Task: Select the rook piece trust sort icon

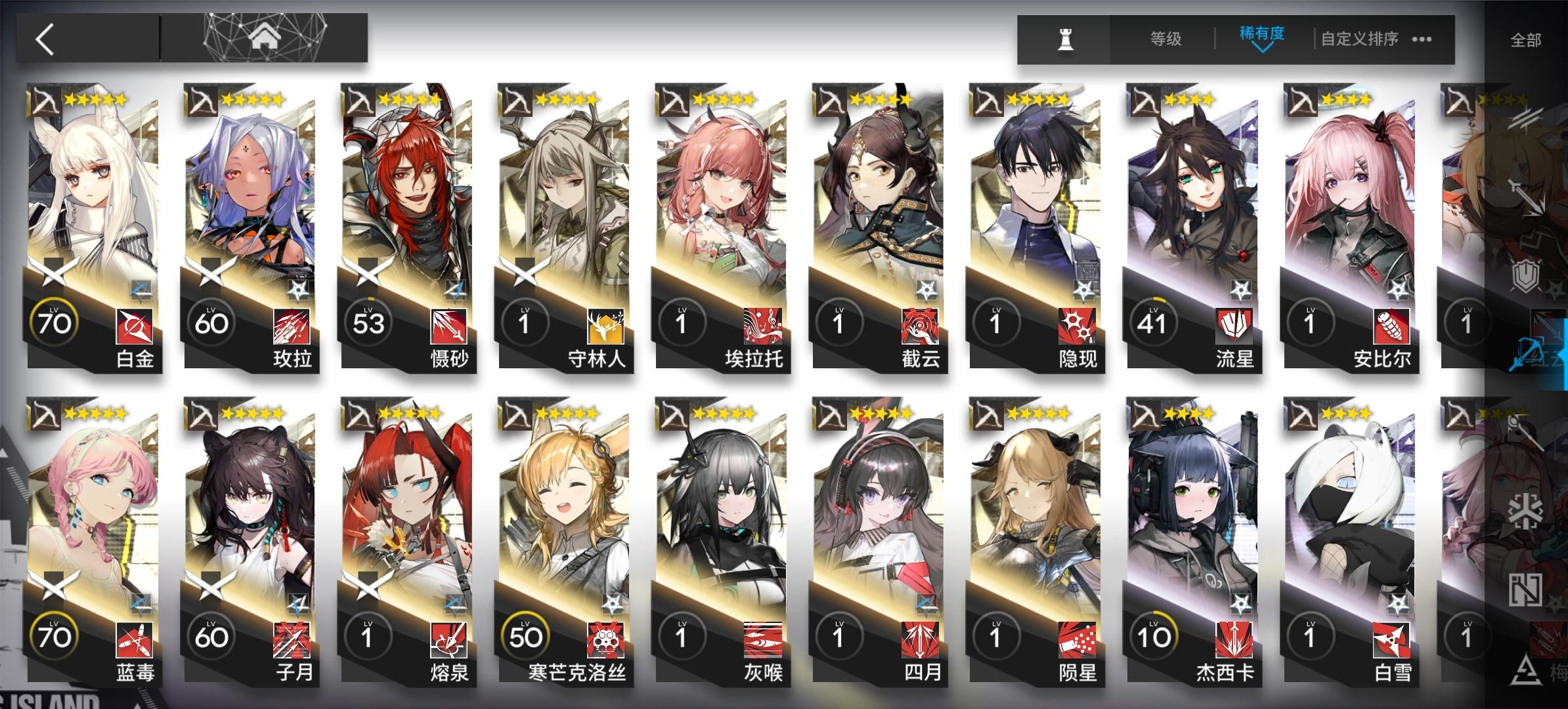Action: 1065,39
